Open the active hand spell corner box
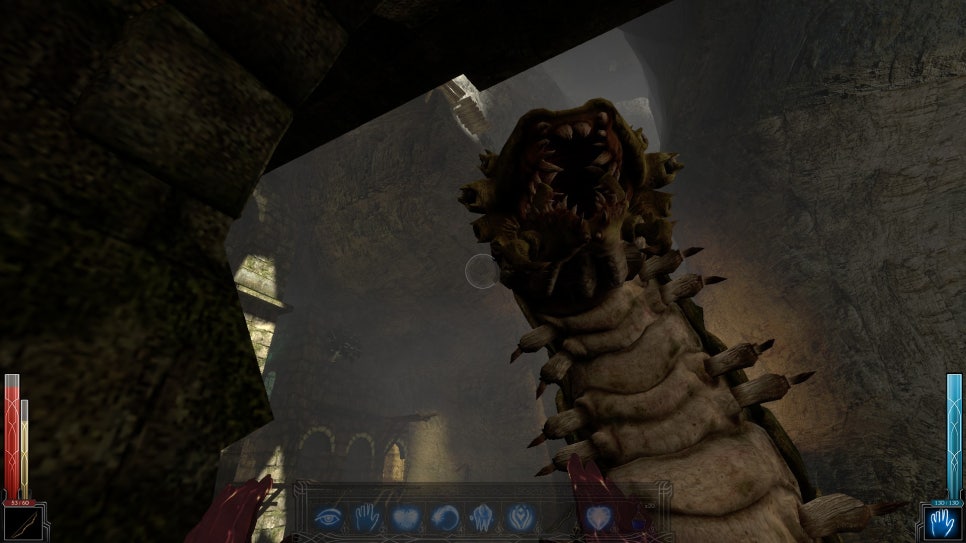Screen dimensions: 966x543 pos(941,523)
